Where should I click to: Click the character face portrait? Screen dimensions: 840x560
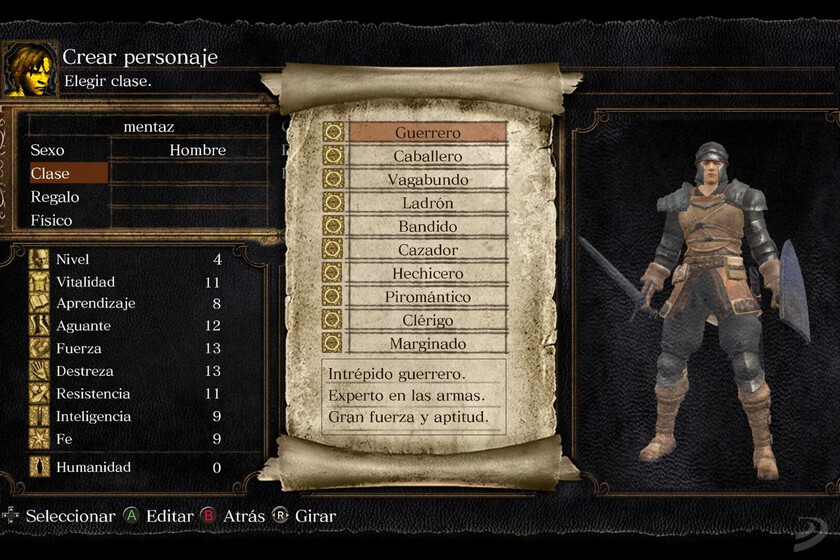tap(29, 69)
